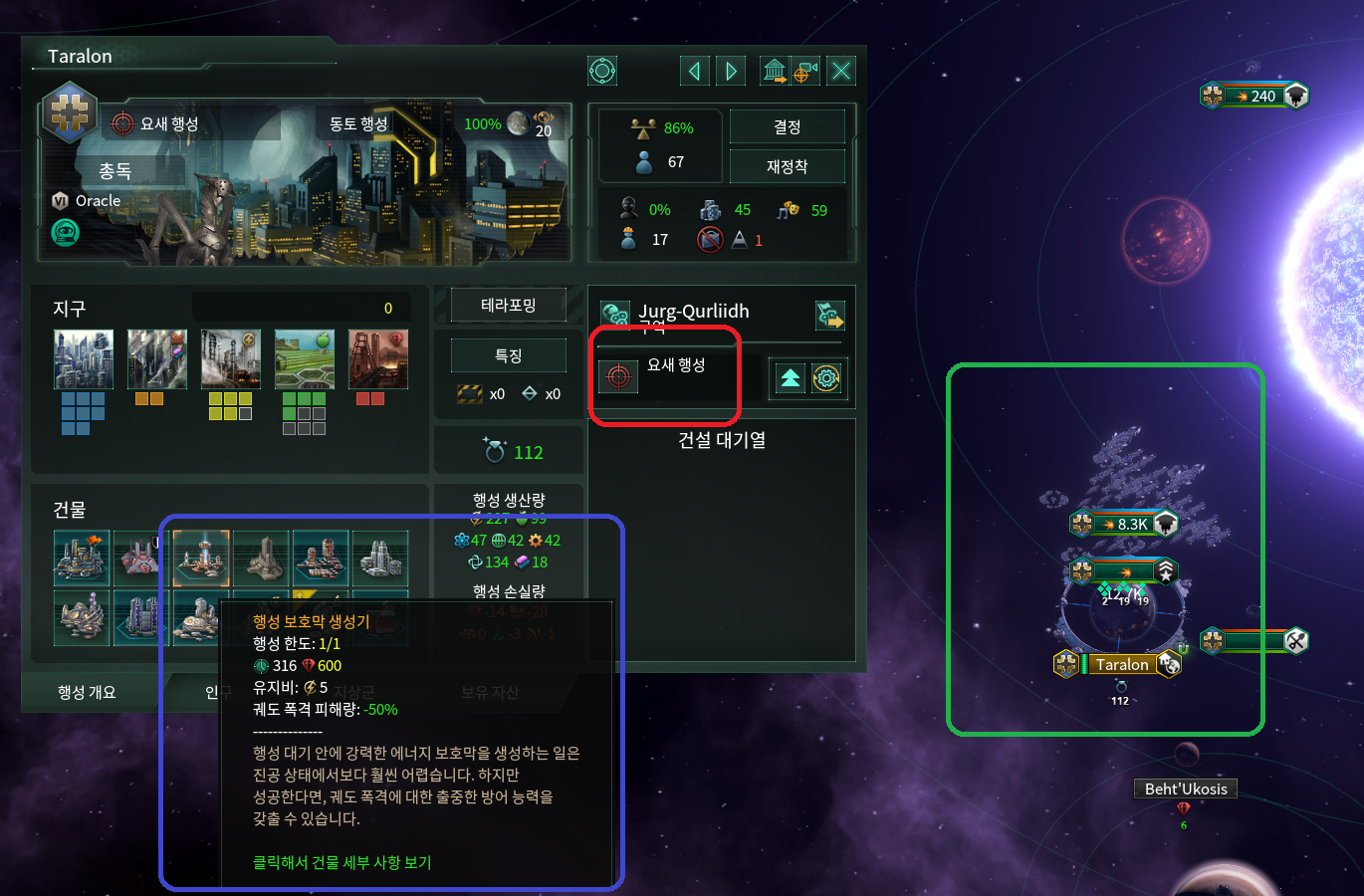1364x896 pixels.
Task: Select the 요새 행성 crosshair designation icon
Action: 618,377
